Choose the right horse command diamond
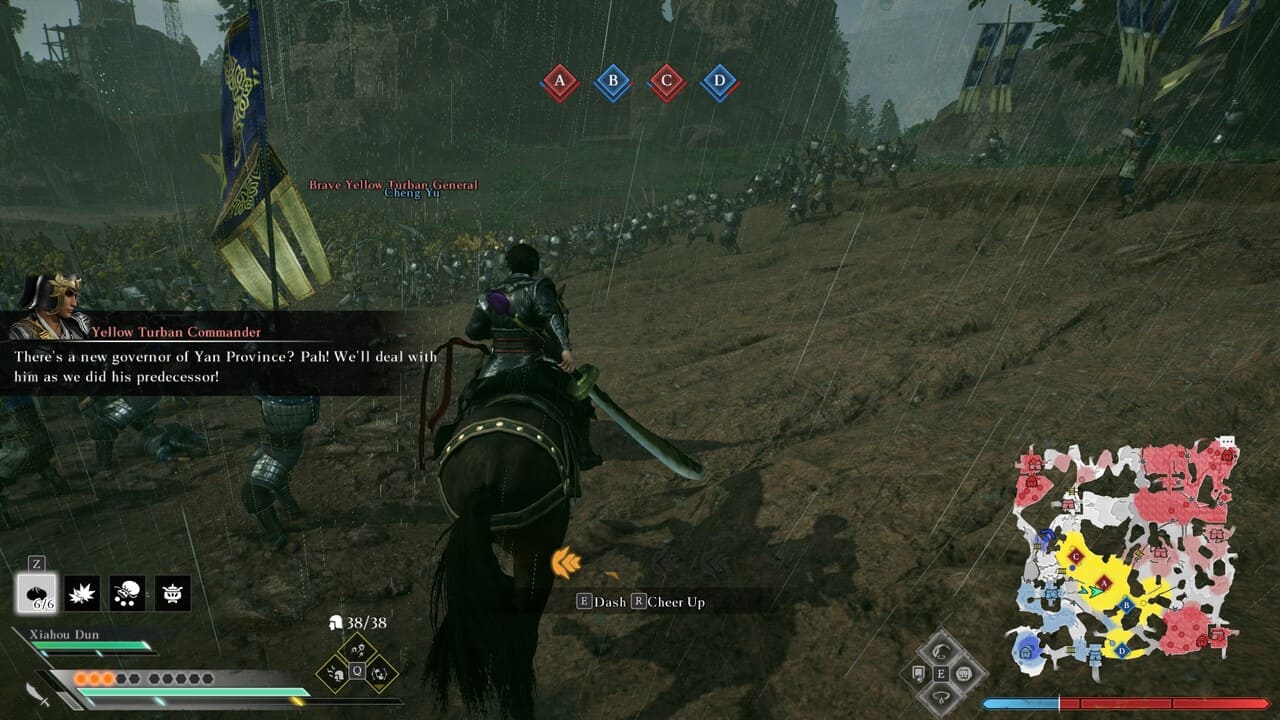 (964, 674)
